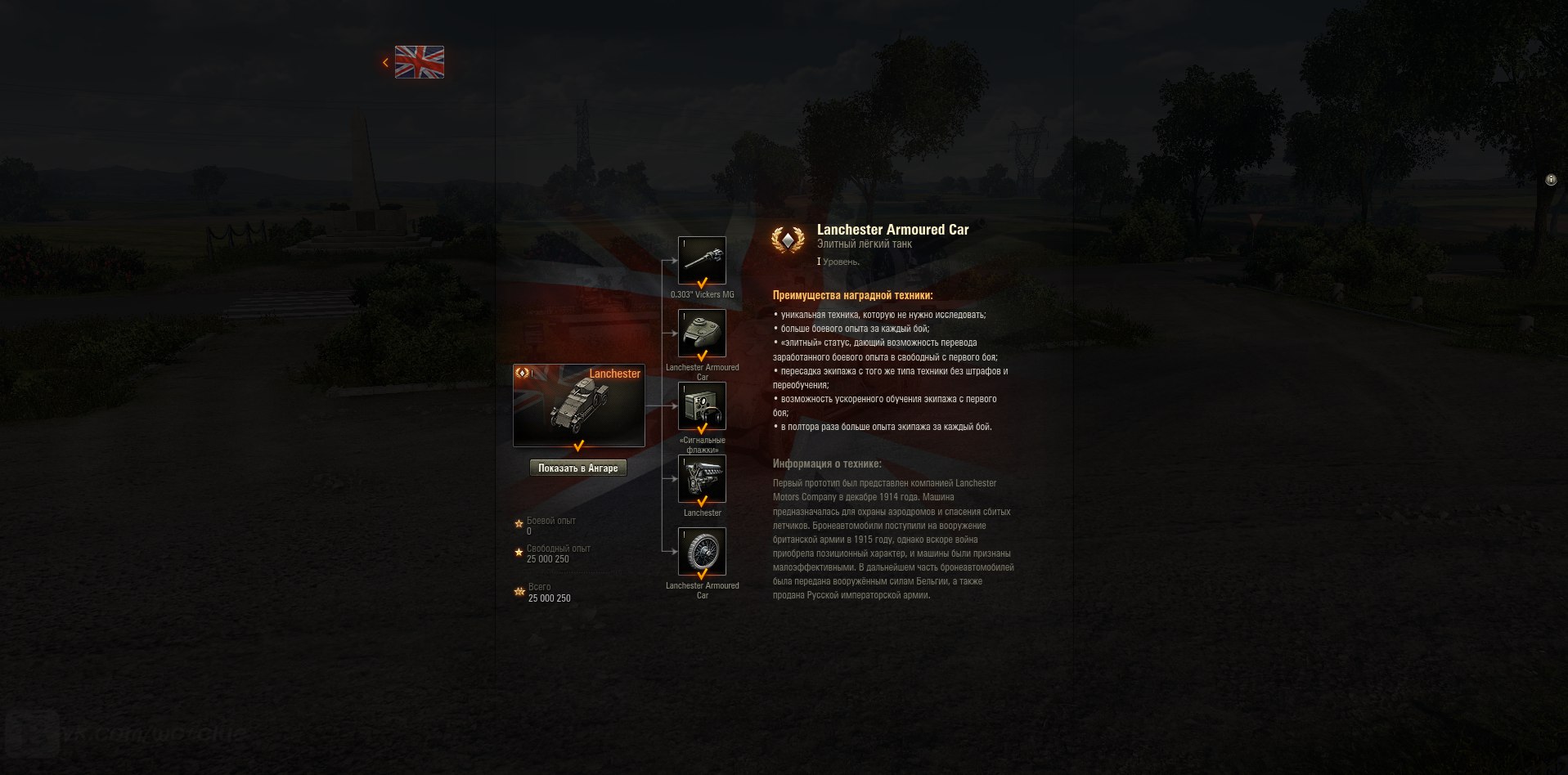
Task: Select the Lanchester engine module
Action: [x=702, y=479]
